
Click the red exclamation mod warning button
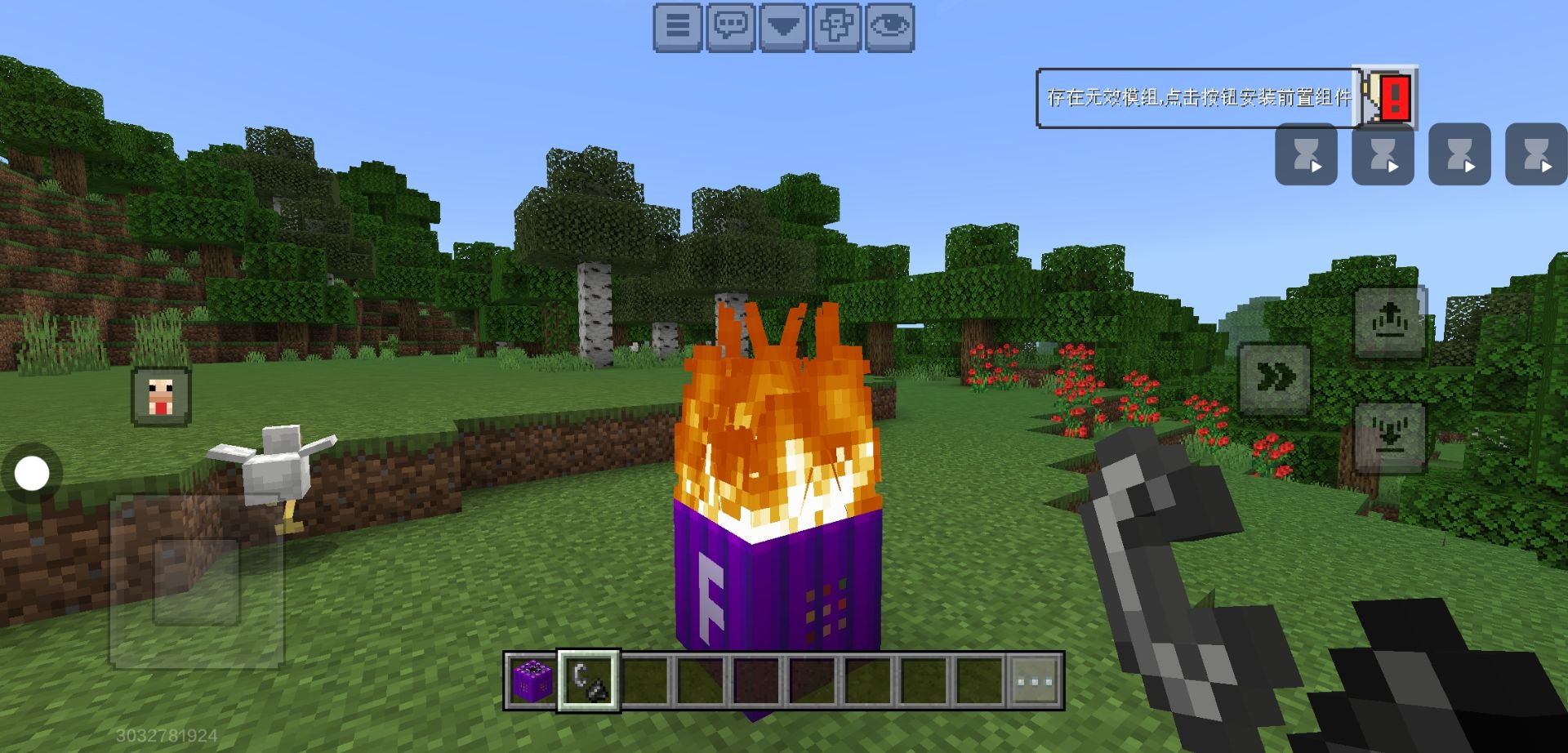point(1389,98)
